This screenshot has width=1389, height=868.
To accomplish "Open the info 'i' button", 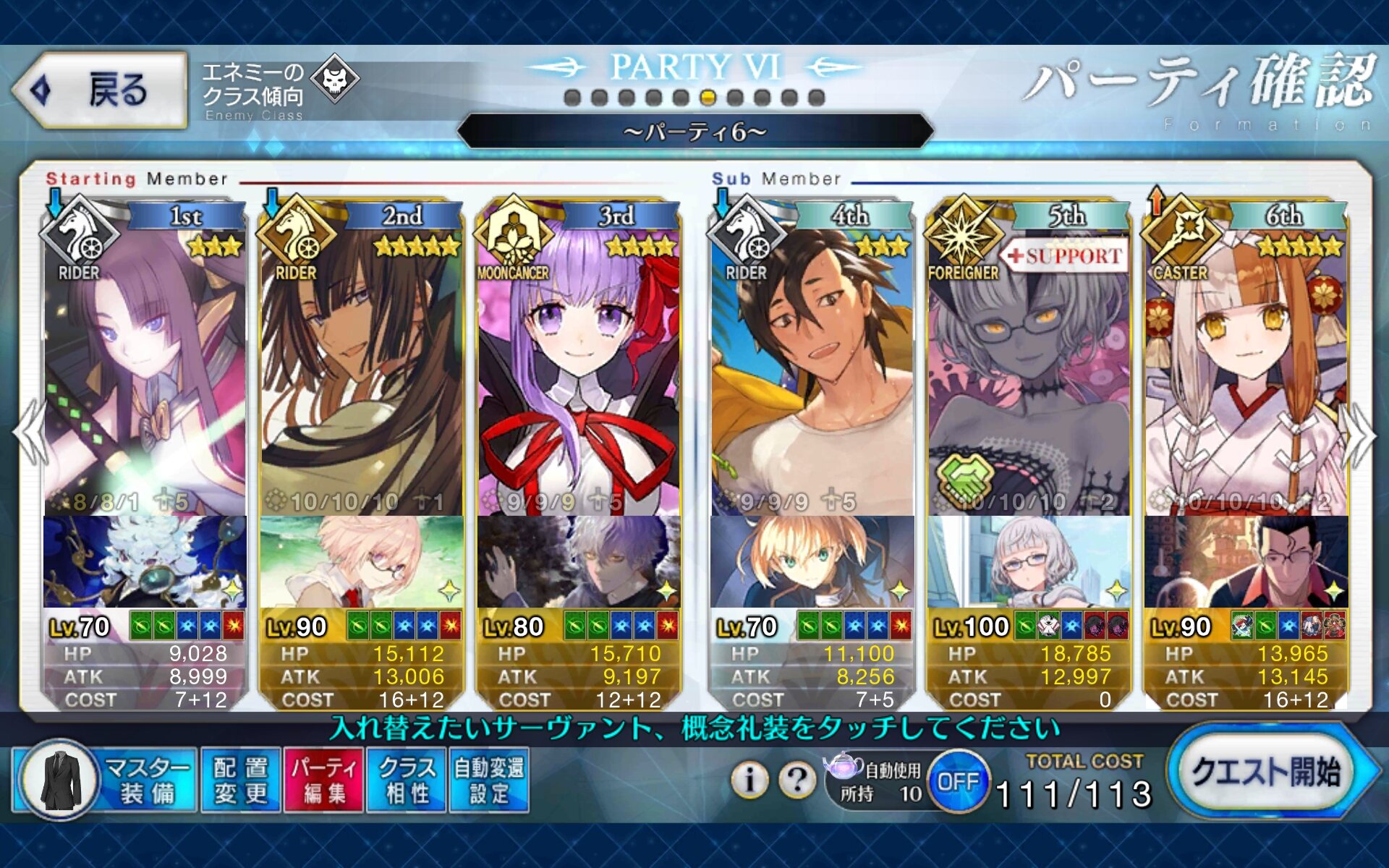I will 749,780.
